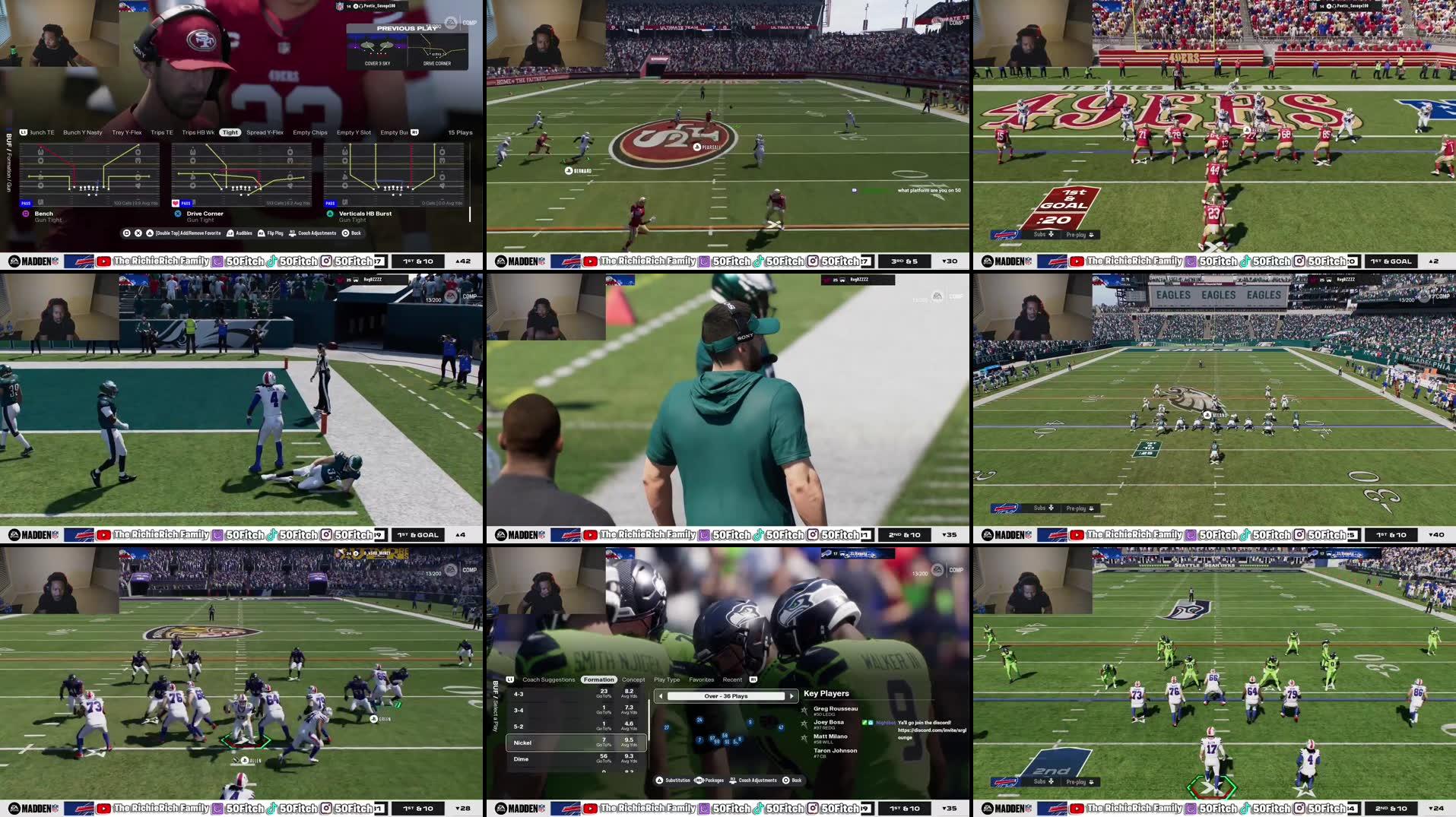The height and width of the screenshot is (817, 1456).
Task: Open Coach Adjustments
Action: tap(292, 233)
